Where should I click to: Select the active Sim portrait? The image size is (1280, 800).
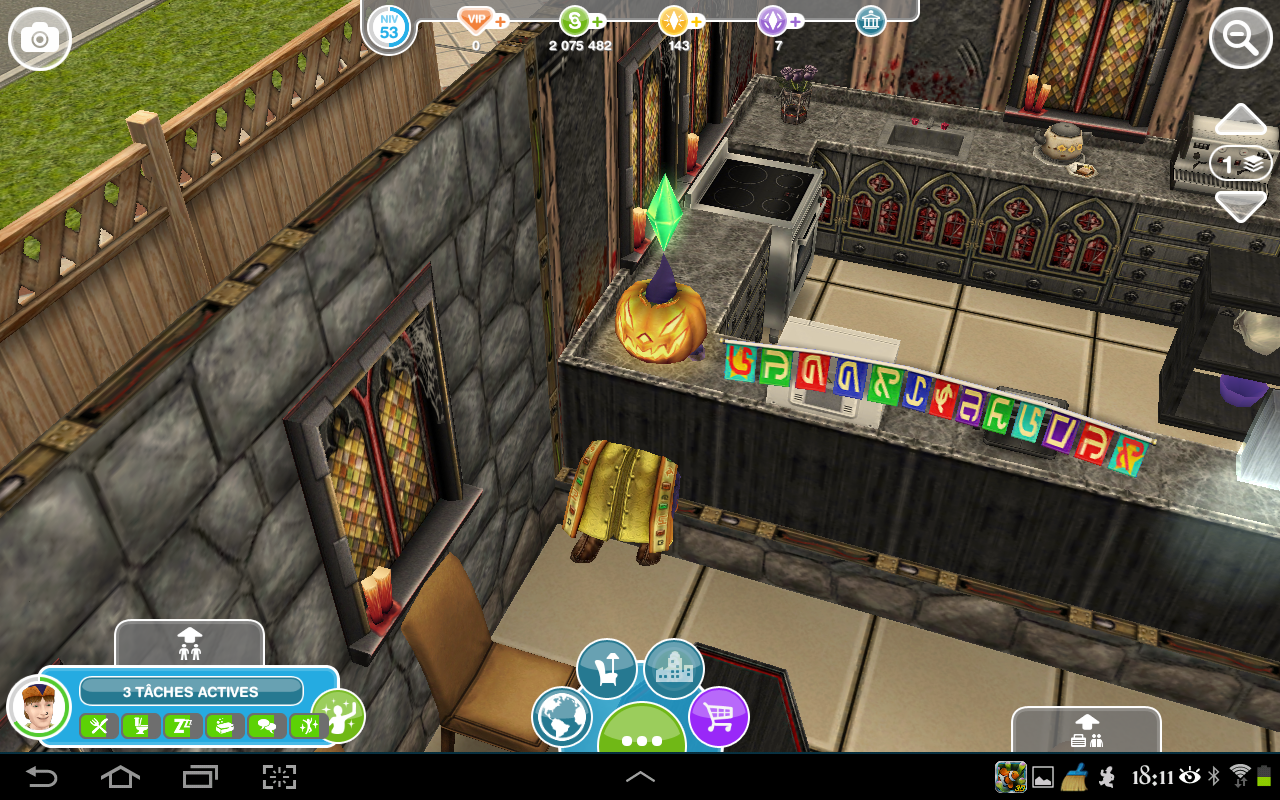coord(38,706)
